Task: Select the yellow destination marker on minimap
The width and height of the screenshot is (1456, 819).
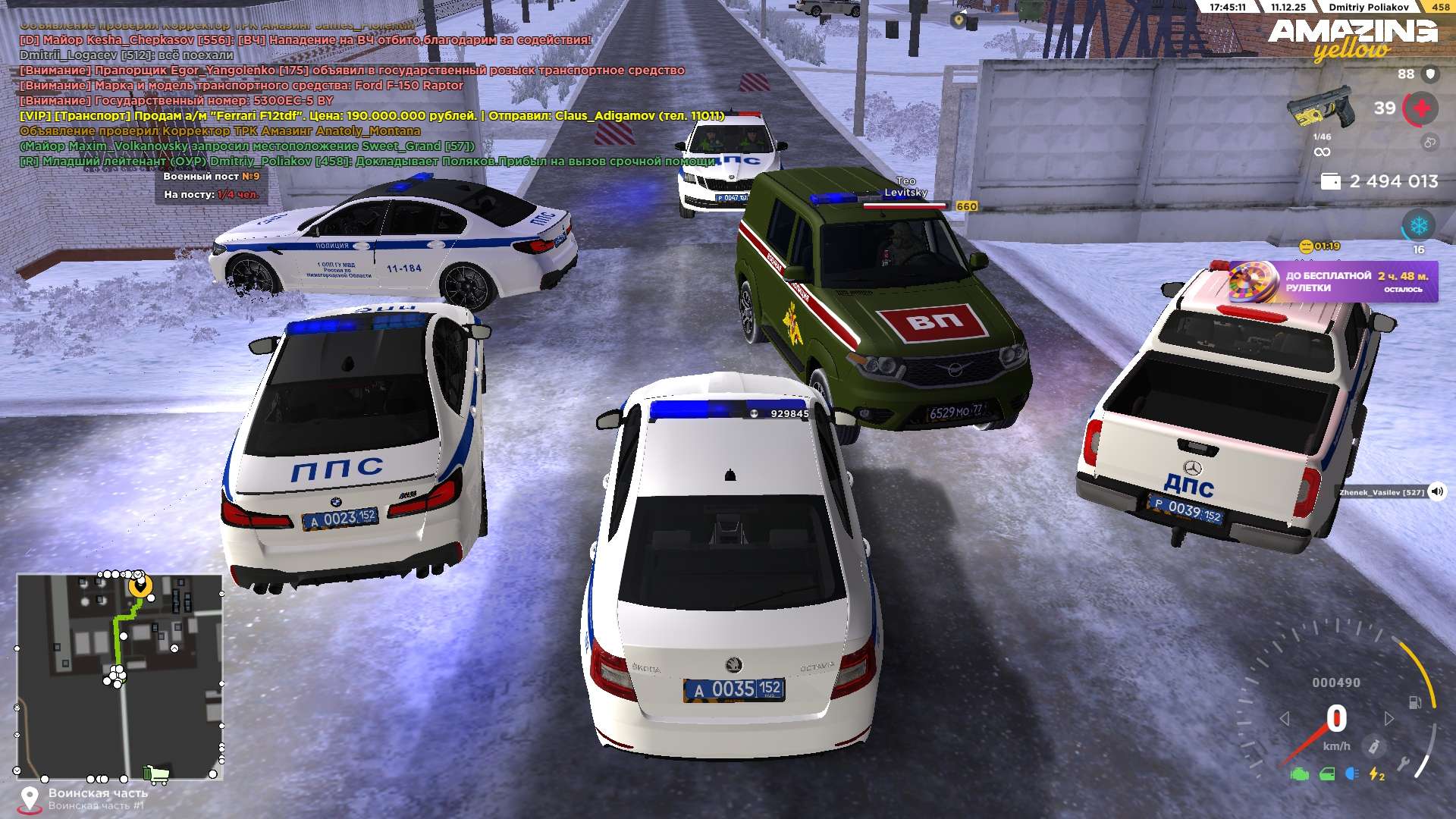Action: coord(140,586)
